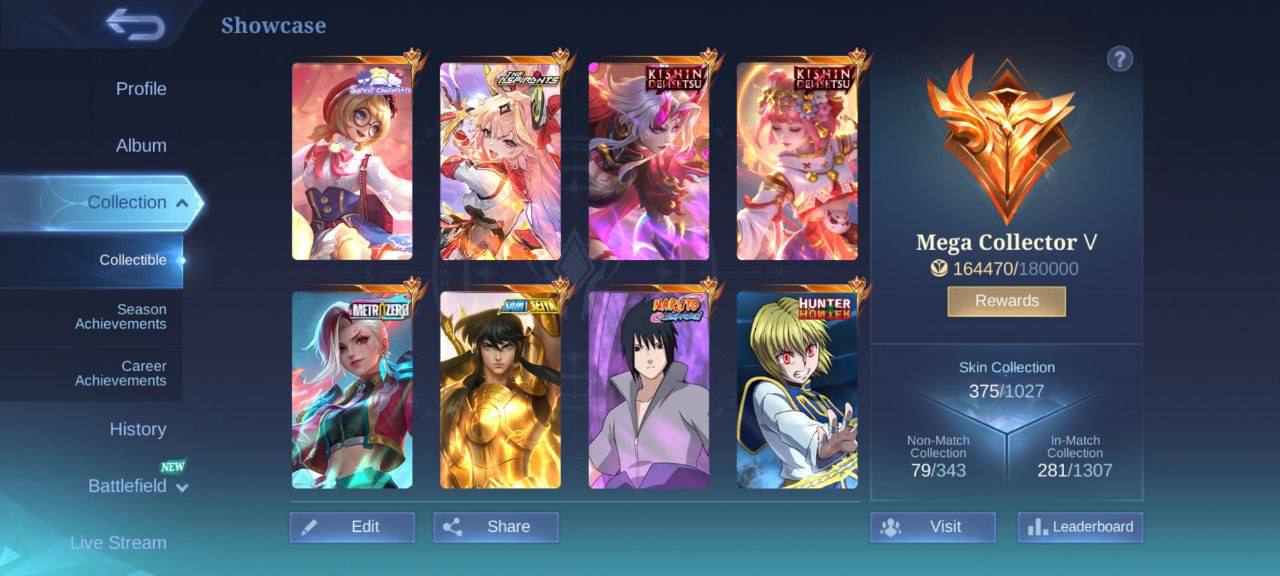Open the collector Leaderboard
This screenshot has height=576, width=1280.
pos(1080,527)
